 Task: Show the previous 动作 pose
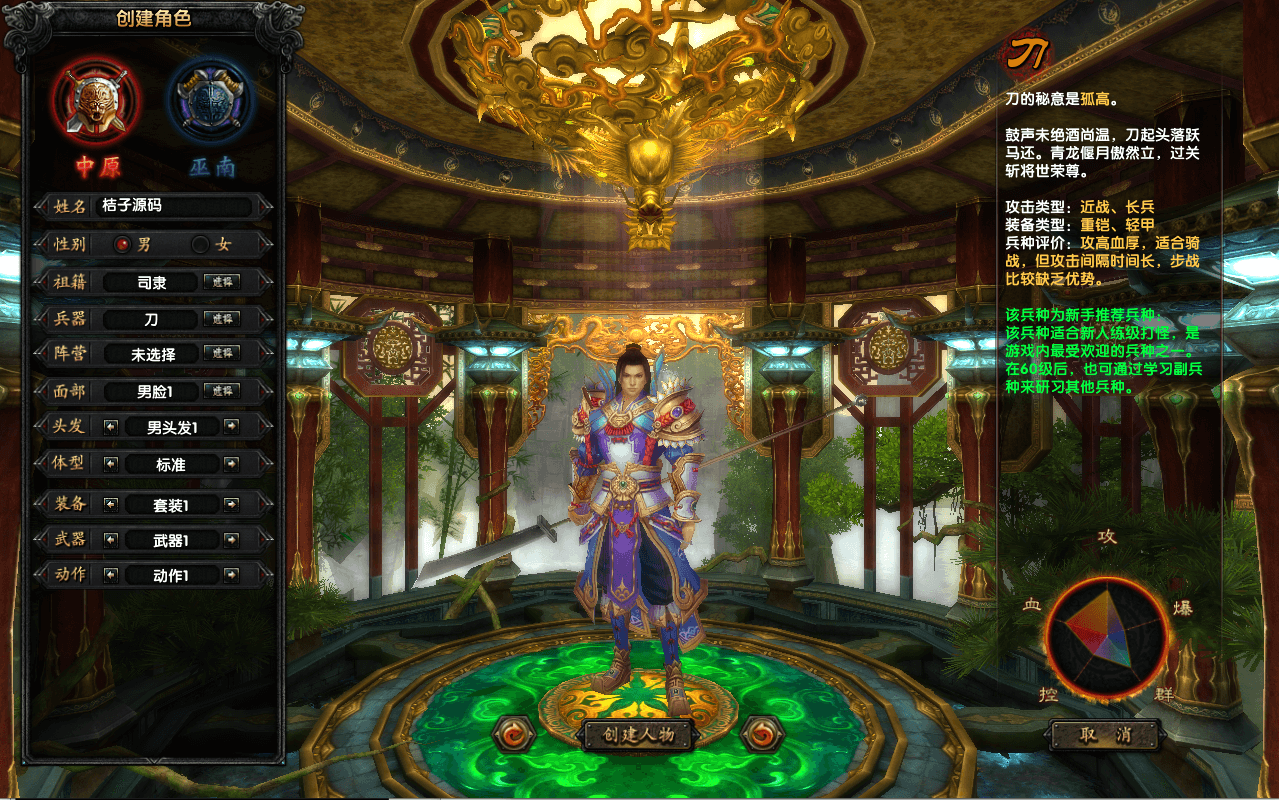(x=110, y=575)
